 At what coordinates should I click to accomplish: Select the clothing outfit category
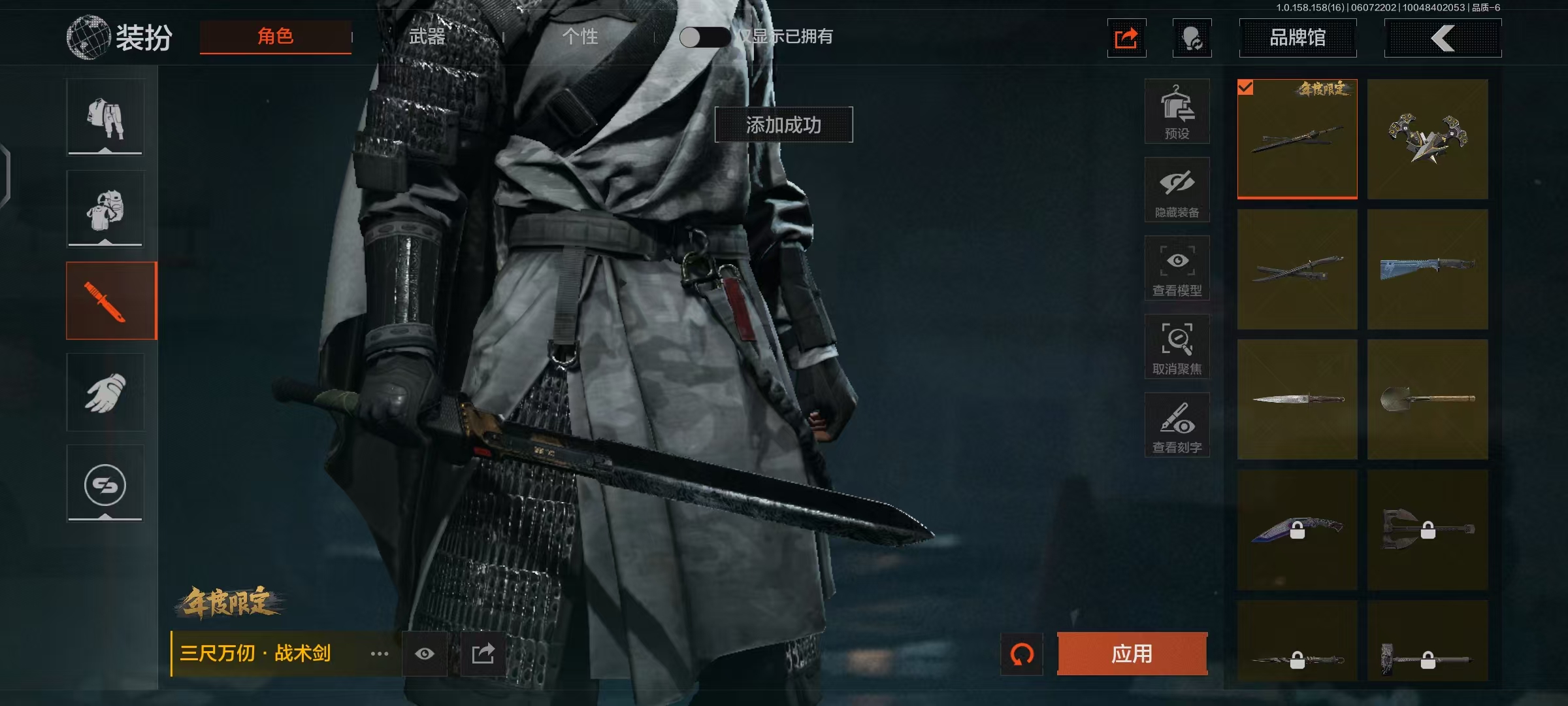(x=105, y=118)
